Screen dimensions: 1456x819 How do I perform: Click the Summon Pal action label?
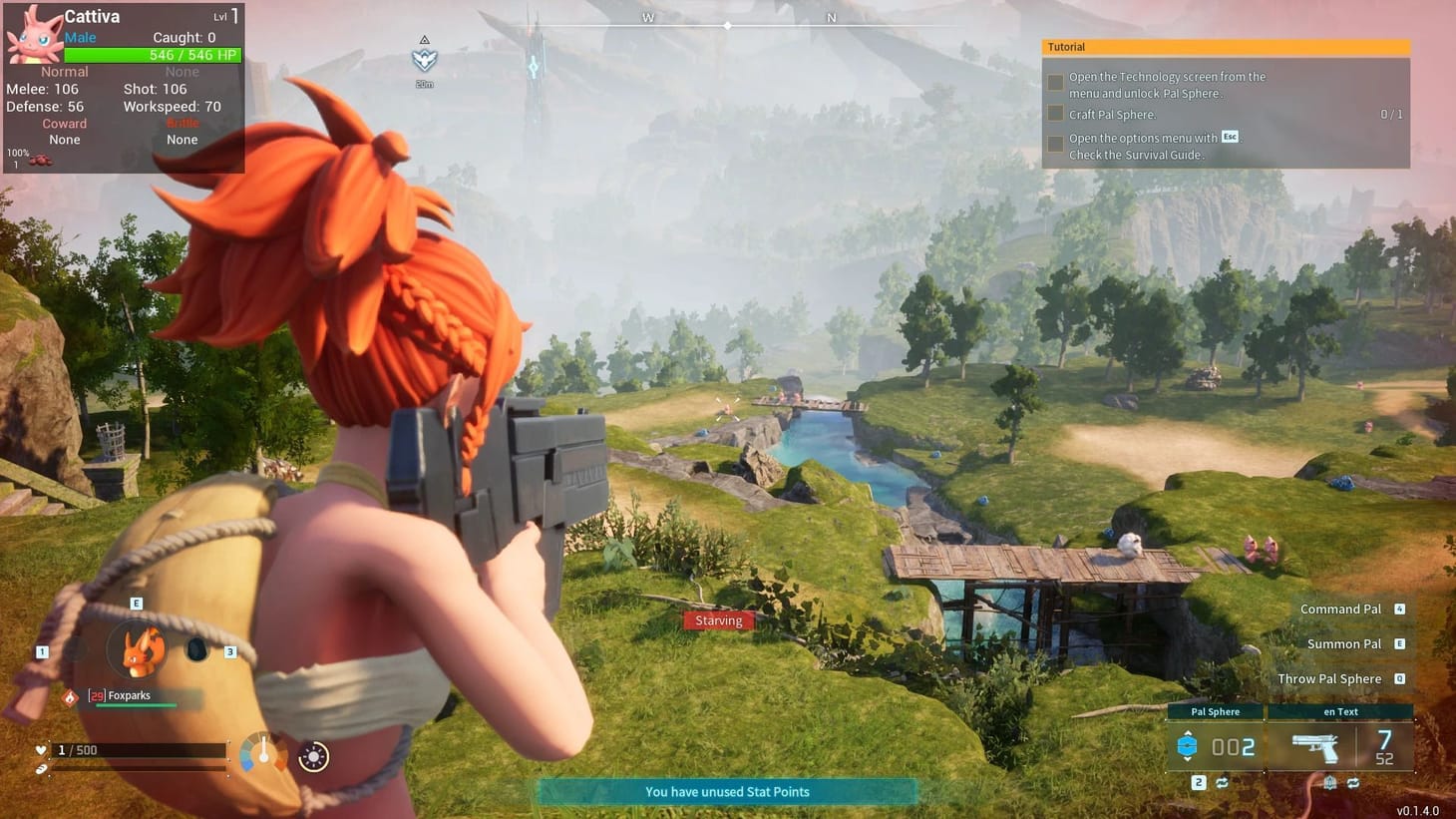pyautogui.click(x=1343, y=643)
